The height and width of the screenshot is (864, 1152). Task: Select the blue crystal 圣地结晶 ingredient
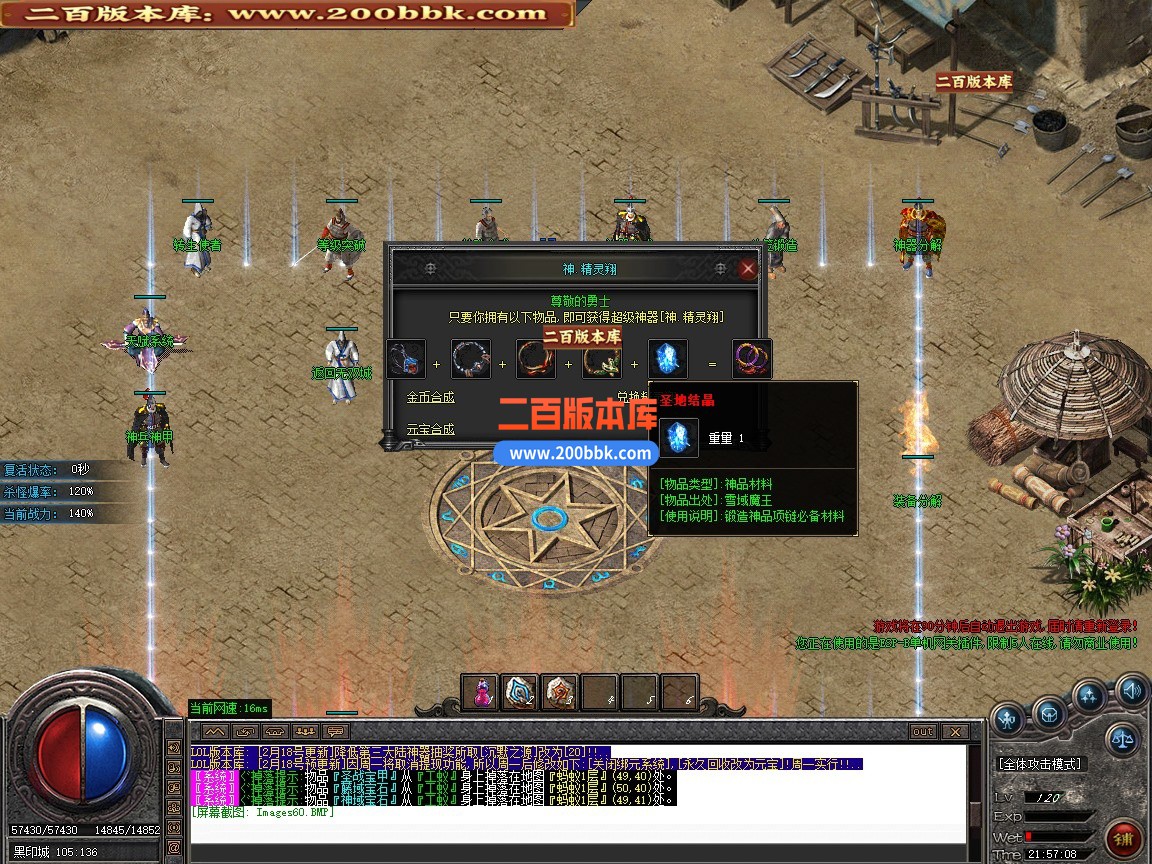pyautogui.click(x=667, y=360)
